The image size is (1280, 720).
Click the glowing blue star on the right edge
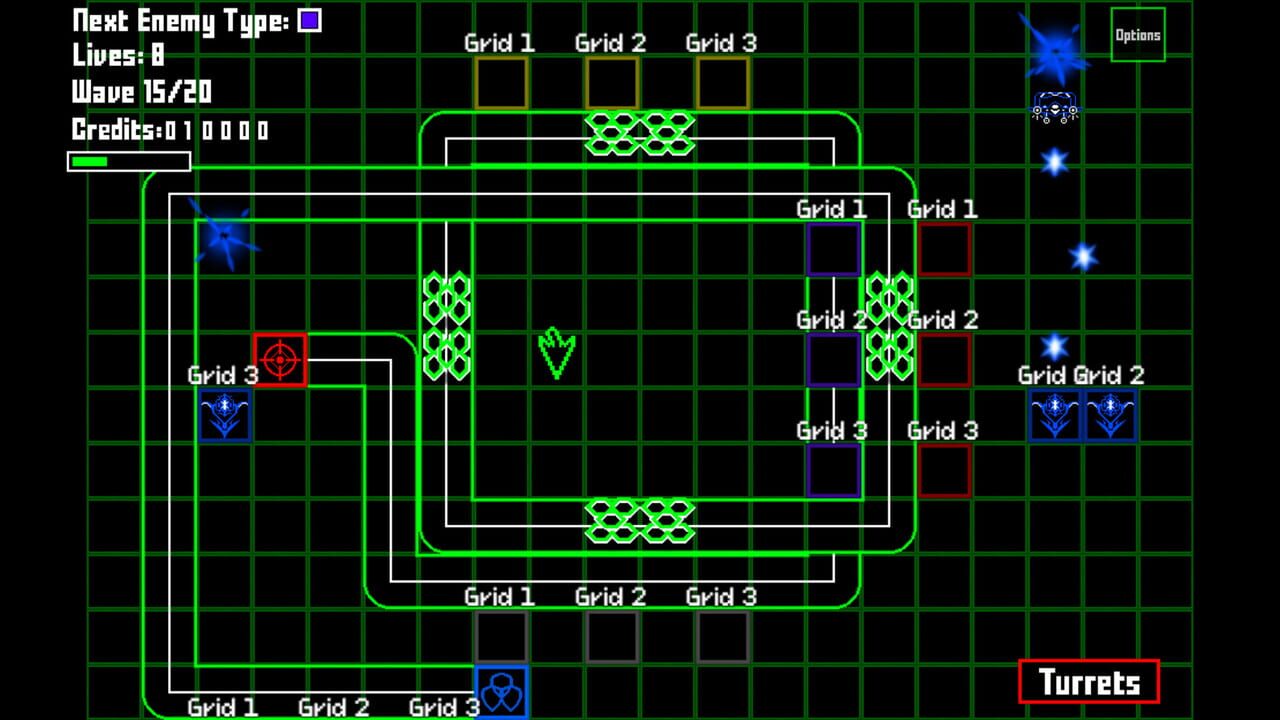click(1083, 256)
